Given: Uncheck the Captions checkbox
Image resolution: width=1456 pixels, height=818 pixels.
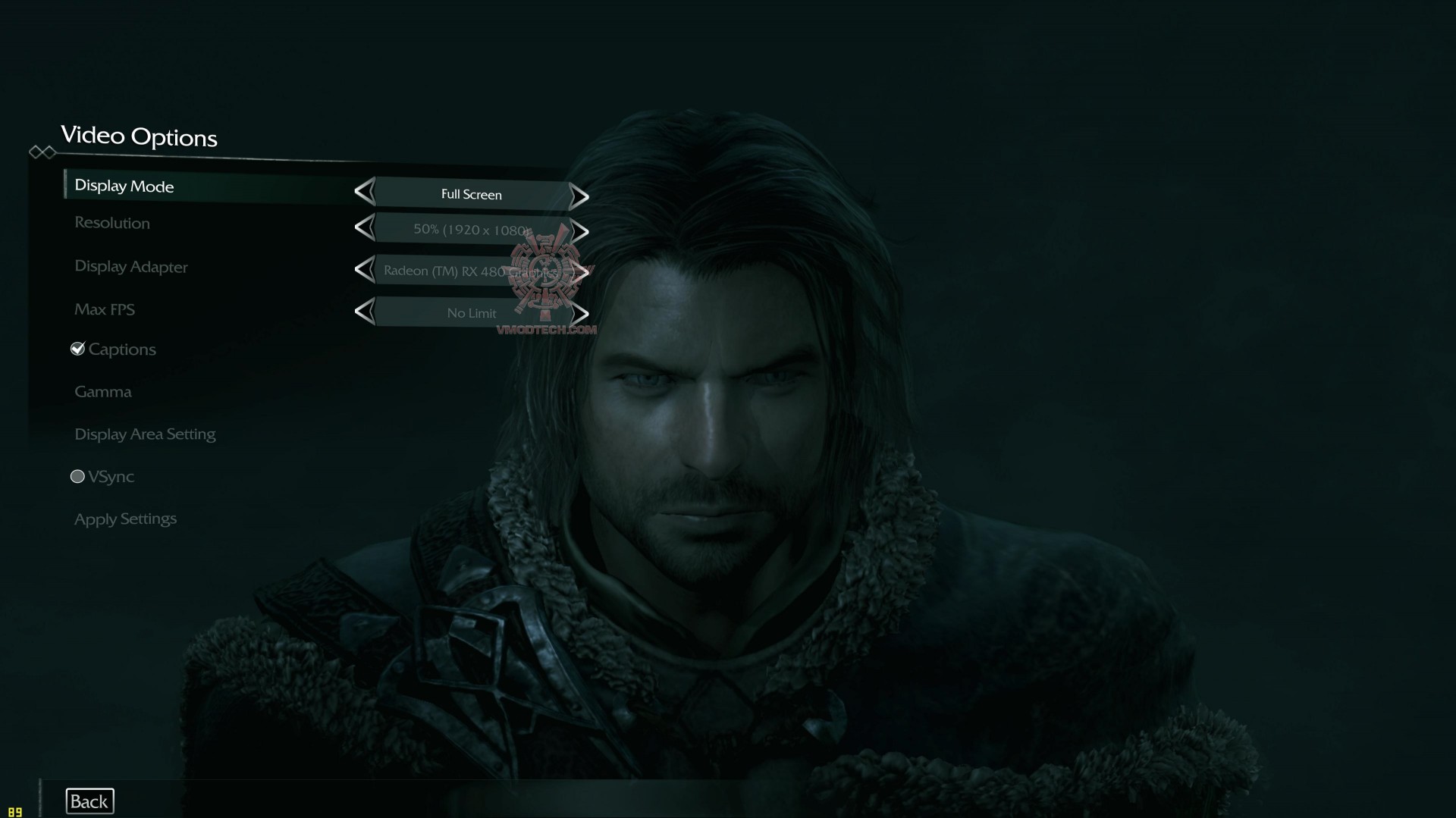Looking at the screenshot, I should tap(78, 348).
